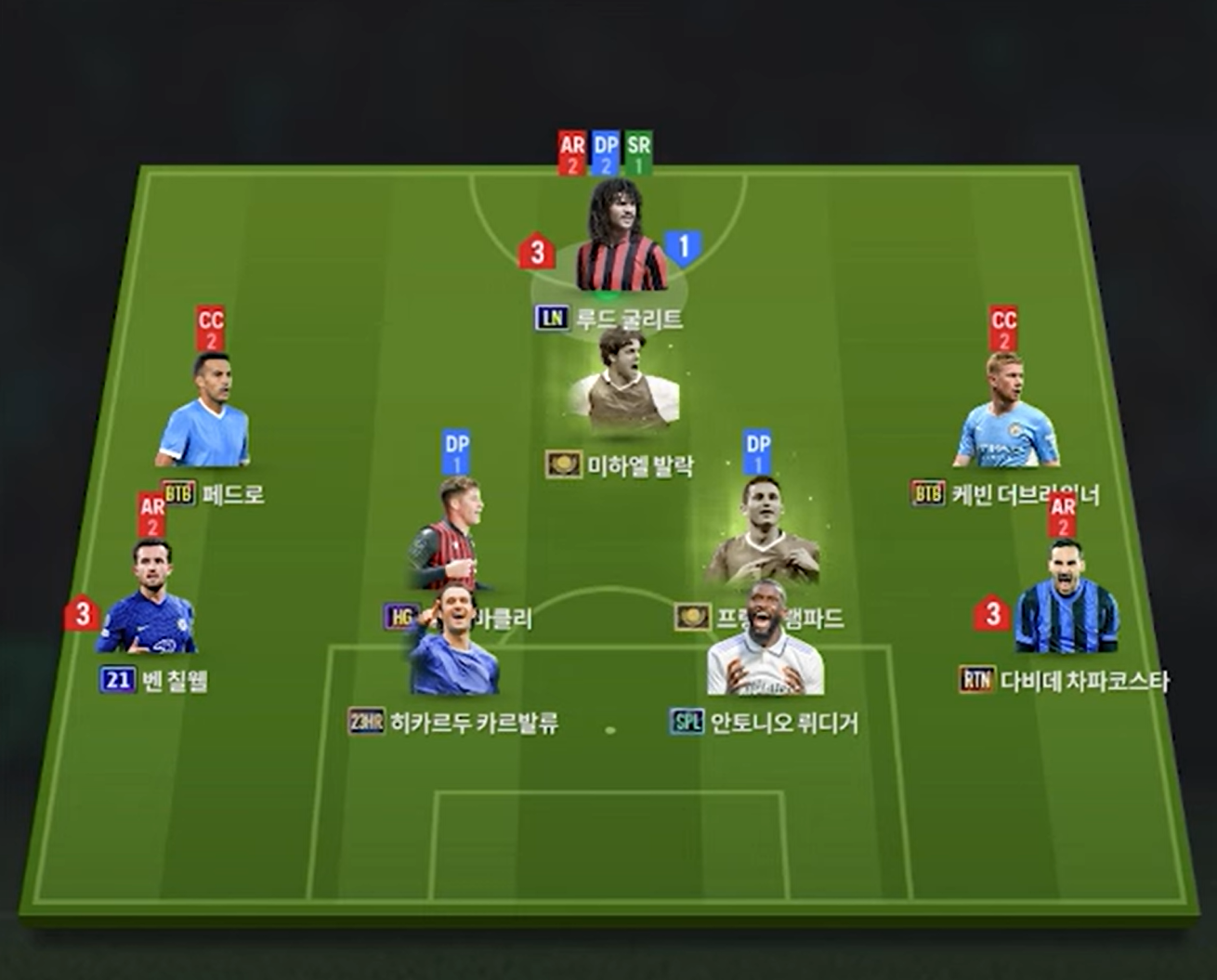Select left back Ben Chilwell
Screen dimensions: 1217x980
[149, 602]
